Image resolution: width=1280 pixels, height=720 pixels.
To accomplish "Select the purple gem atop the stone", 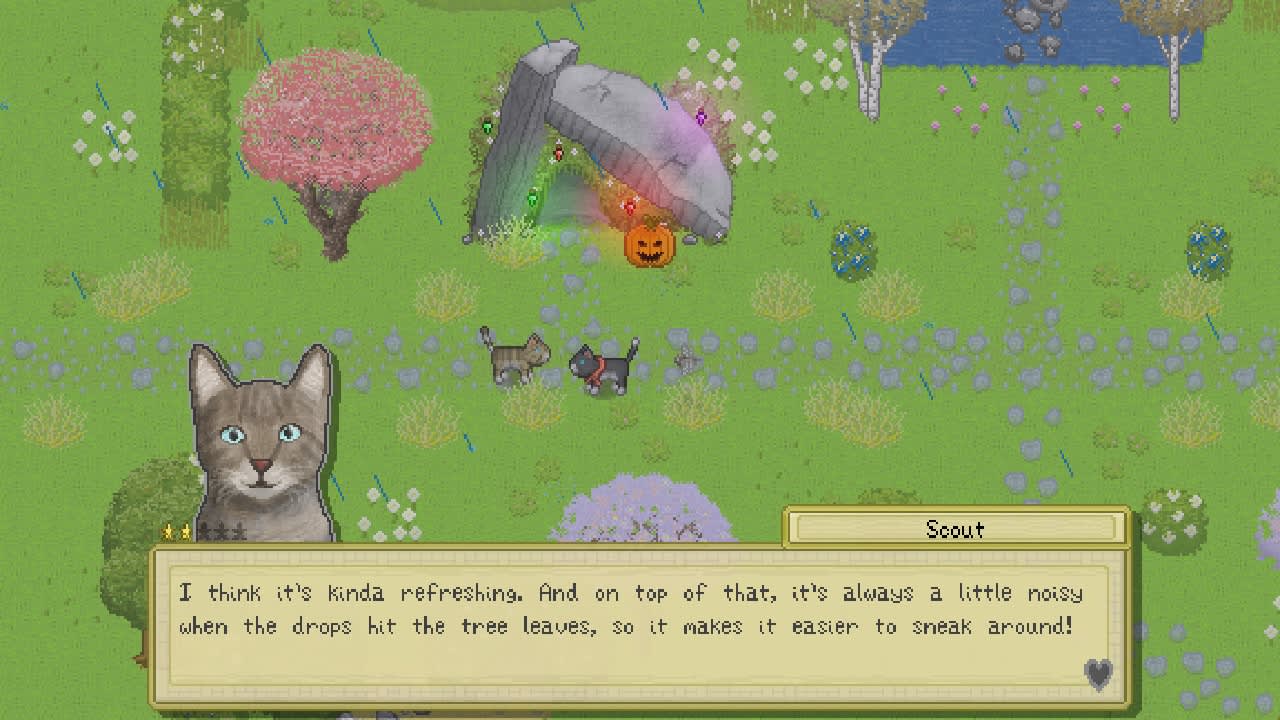I will pos(703,118).
